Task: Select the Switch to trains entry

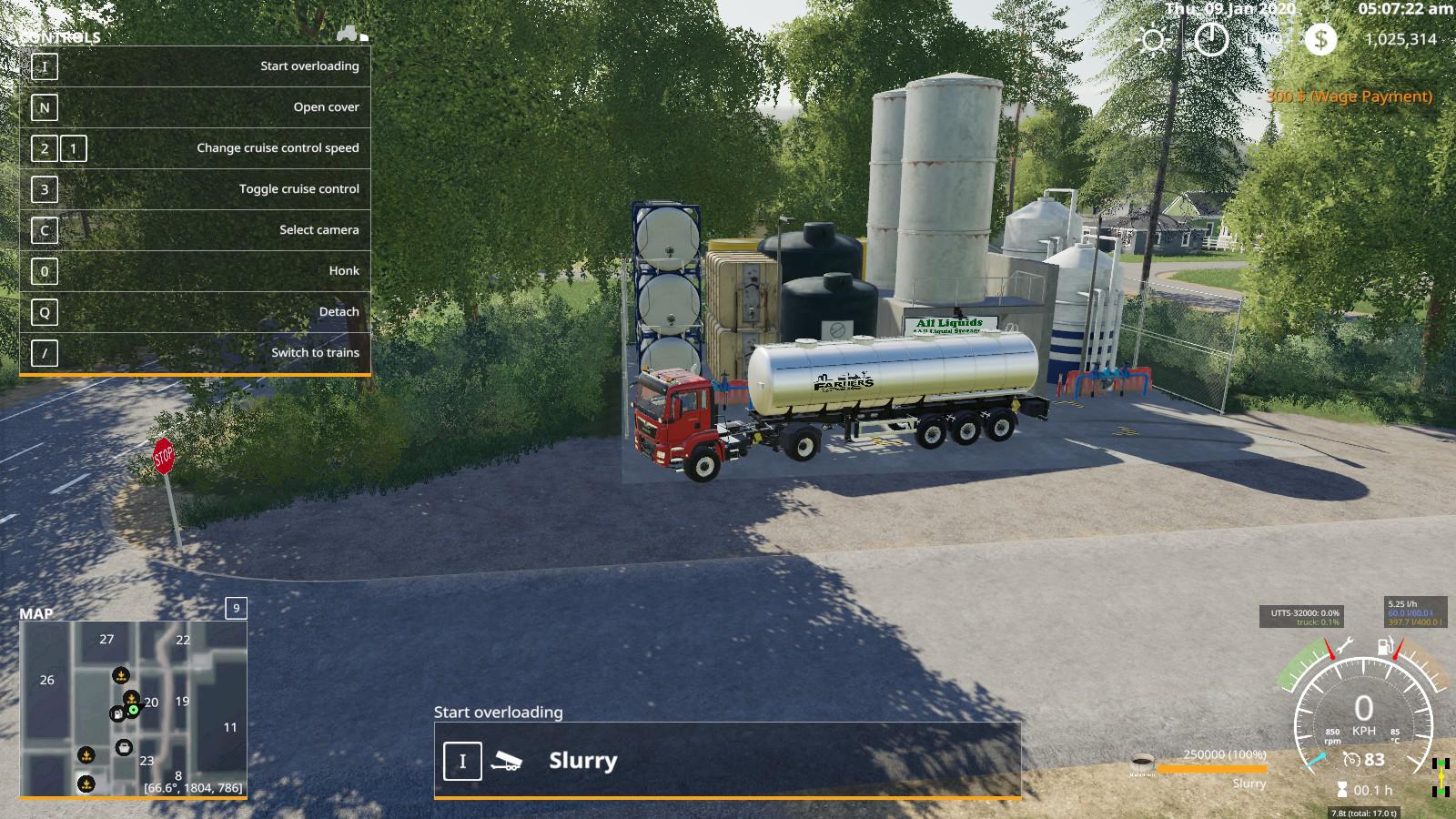Action: click(195, 353)
